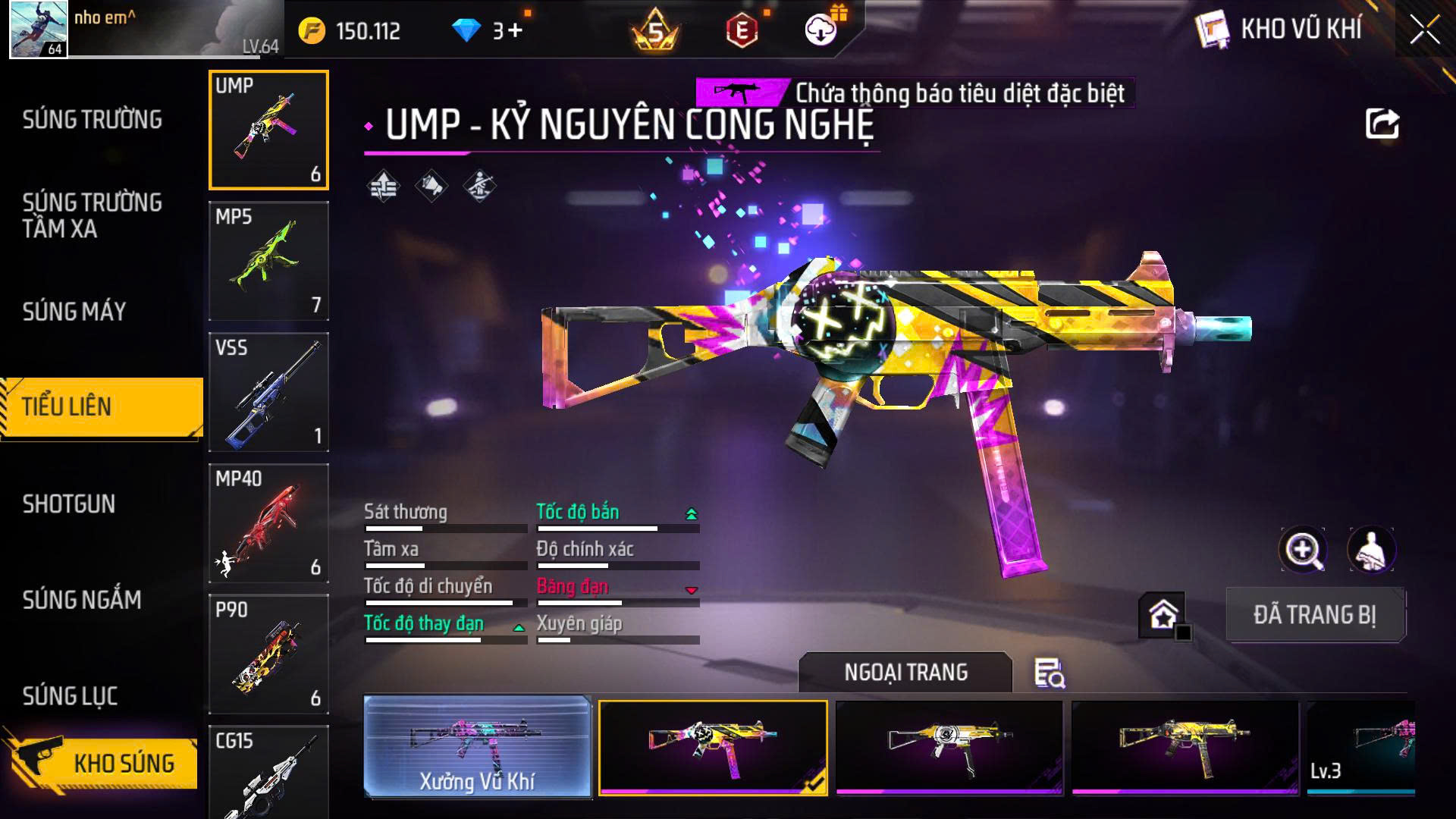Viewport: 1456px width, 819px height.
Task: Choose the Súng Ngắm category
Action: (x=82, y=600)
